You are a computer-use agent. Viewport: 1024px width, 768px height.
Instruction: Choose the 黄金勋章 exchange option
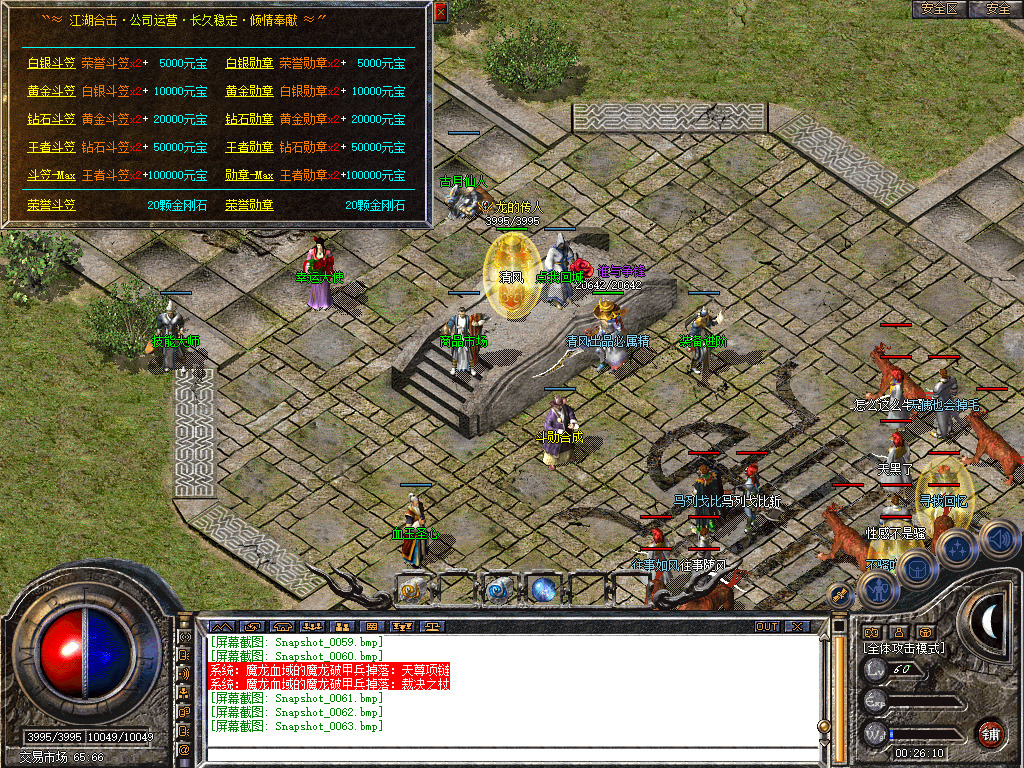point(249,91)
